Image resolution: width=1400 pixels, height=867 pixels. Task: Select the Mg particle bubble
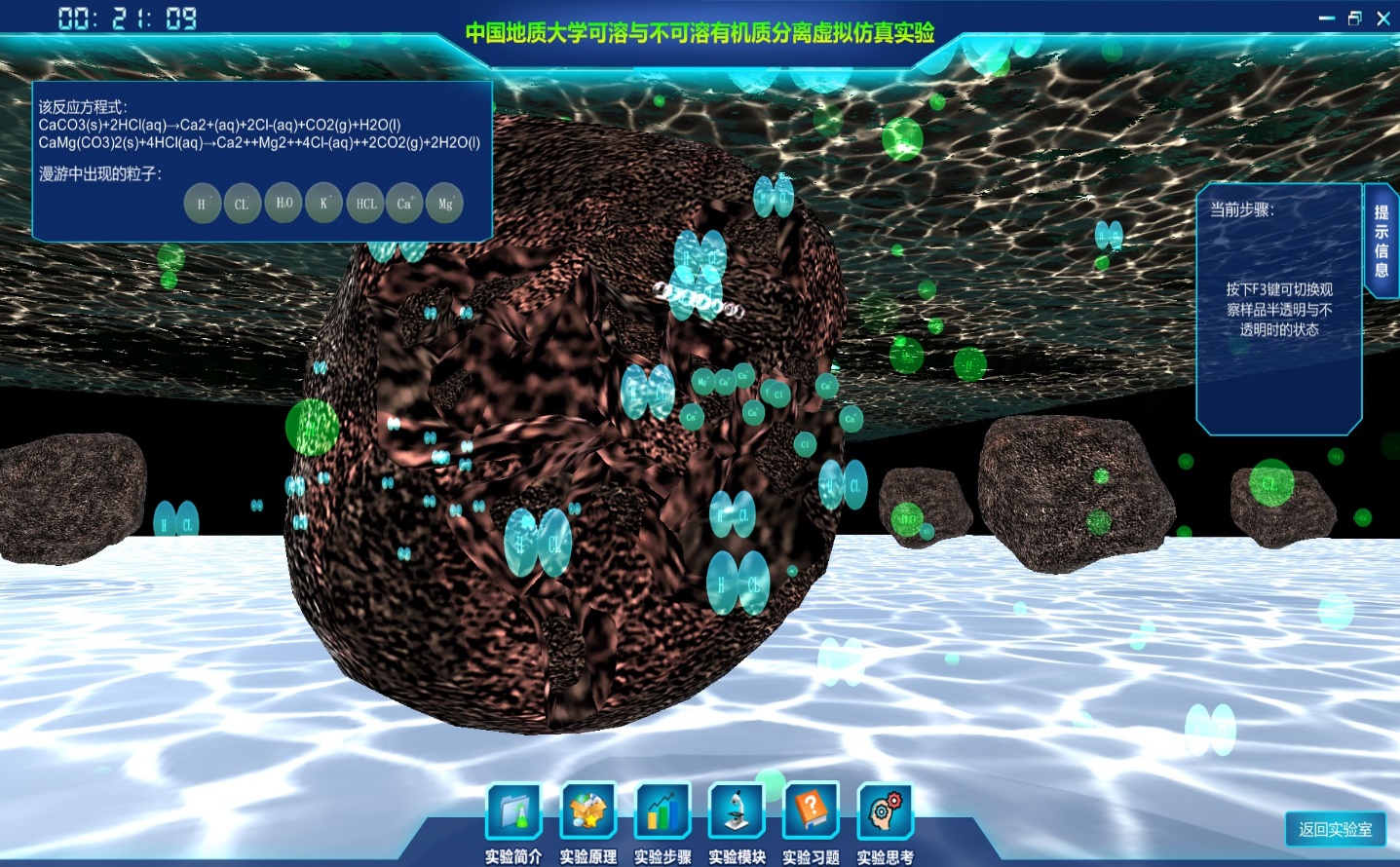[445, 204]
